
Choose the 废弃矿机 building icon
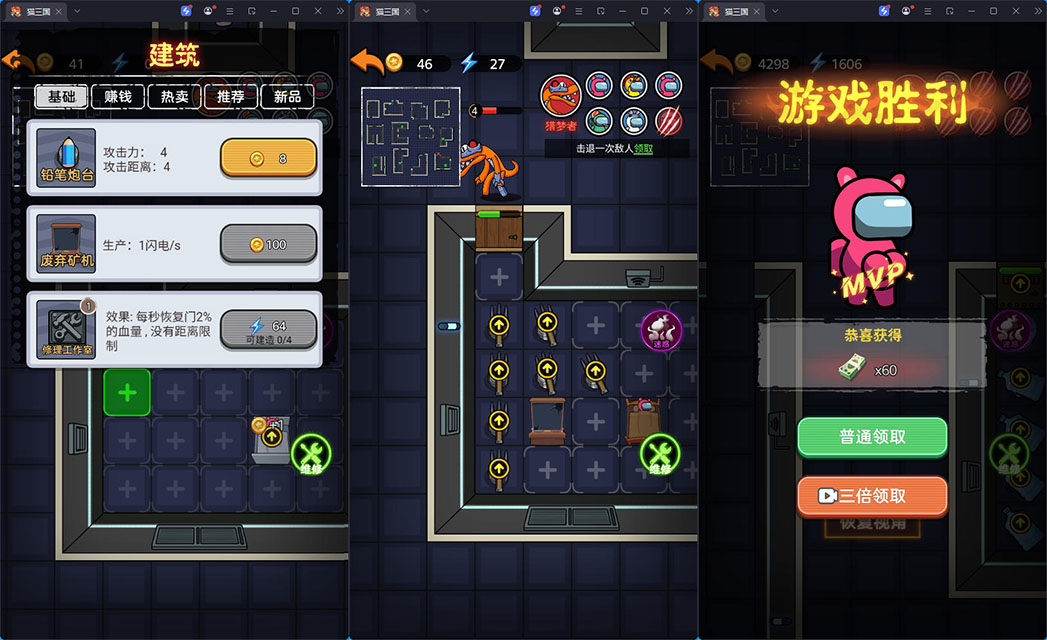pos(66,244)
